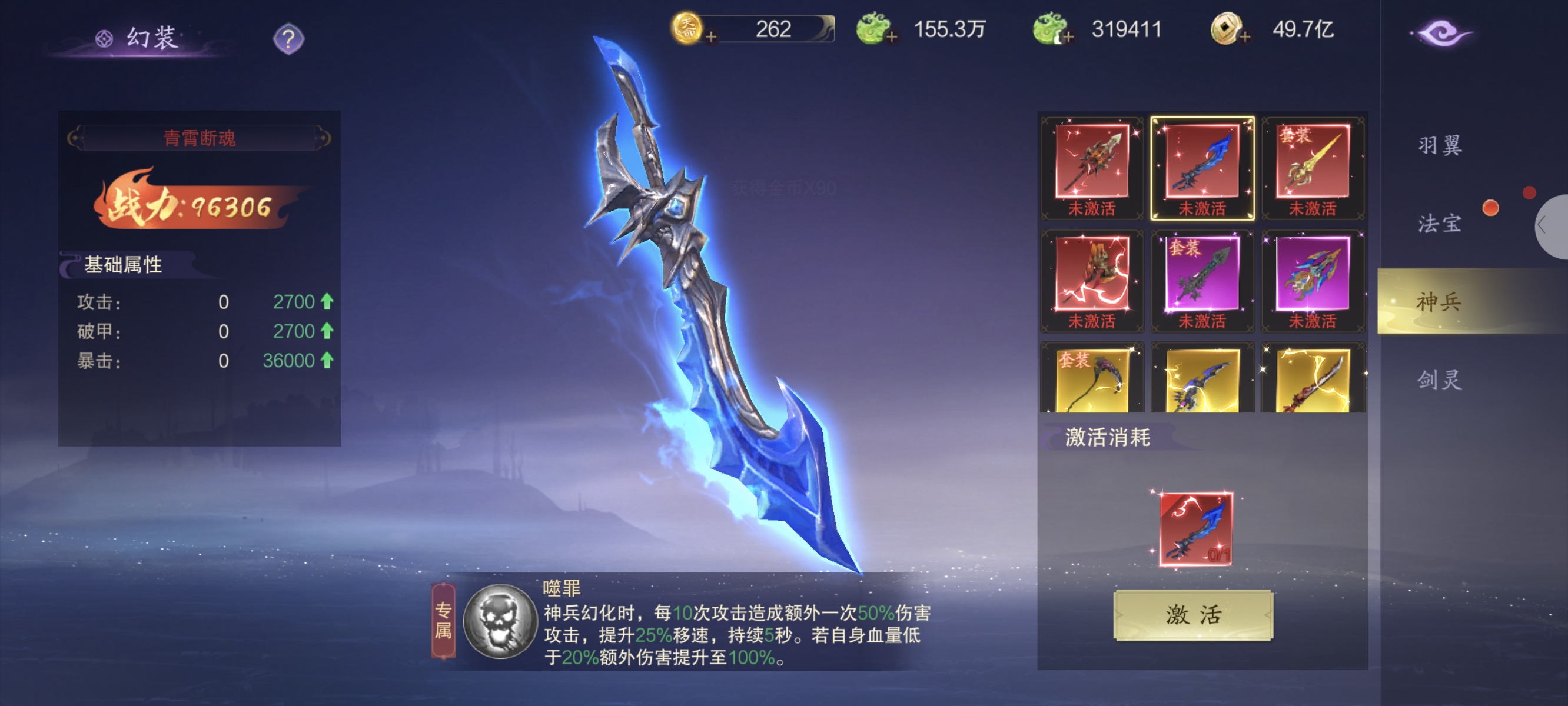This screenshot has width=1568, height=706.
Task: Switch to the 剑灵 sword spirit tab
Action: 1439,380
